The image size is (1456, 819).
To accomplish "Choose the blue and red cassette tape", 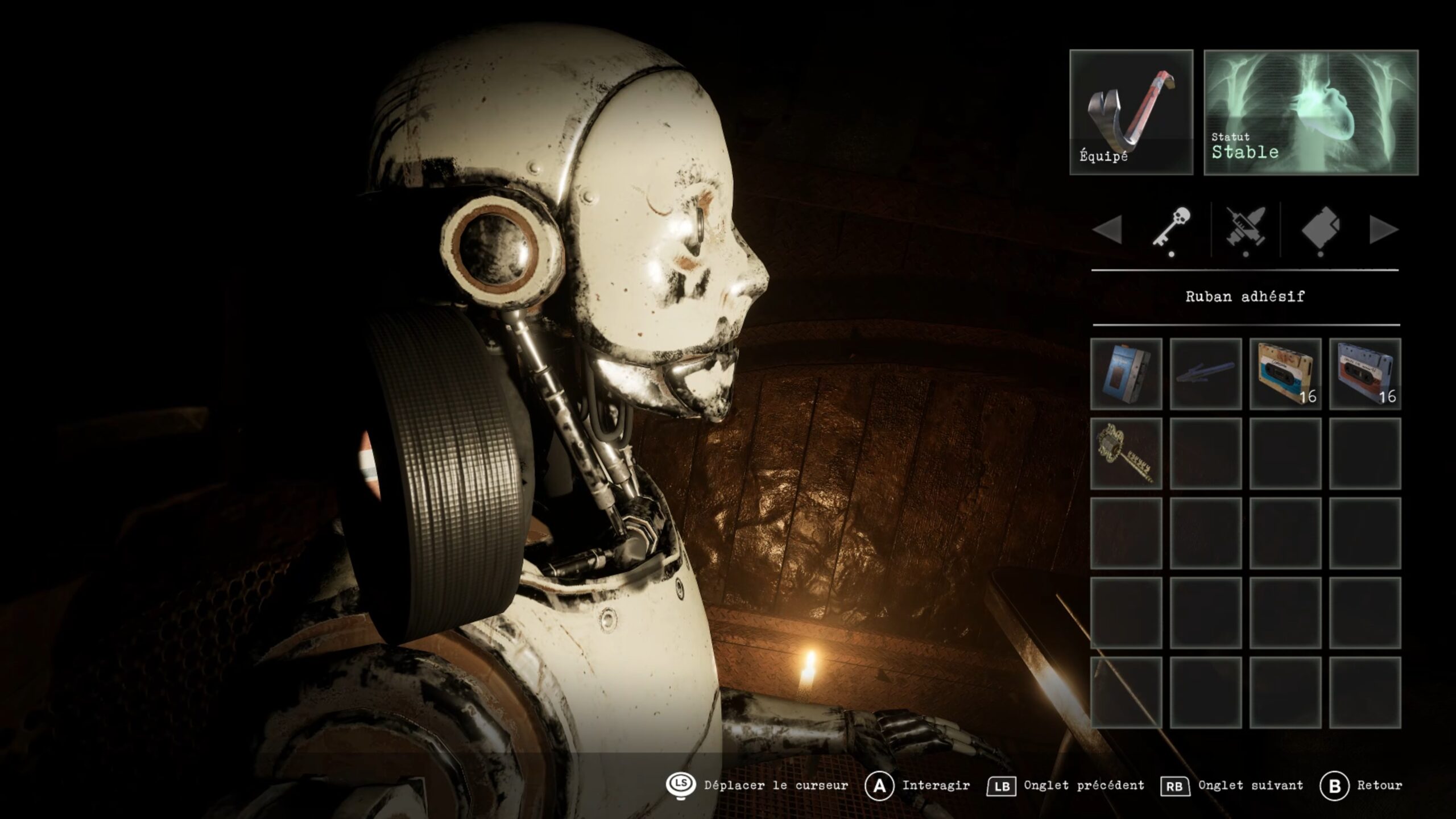I will (x=1365, y=374).
